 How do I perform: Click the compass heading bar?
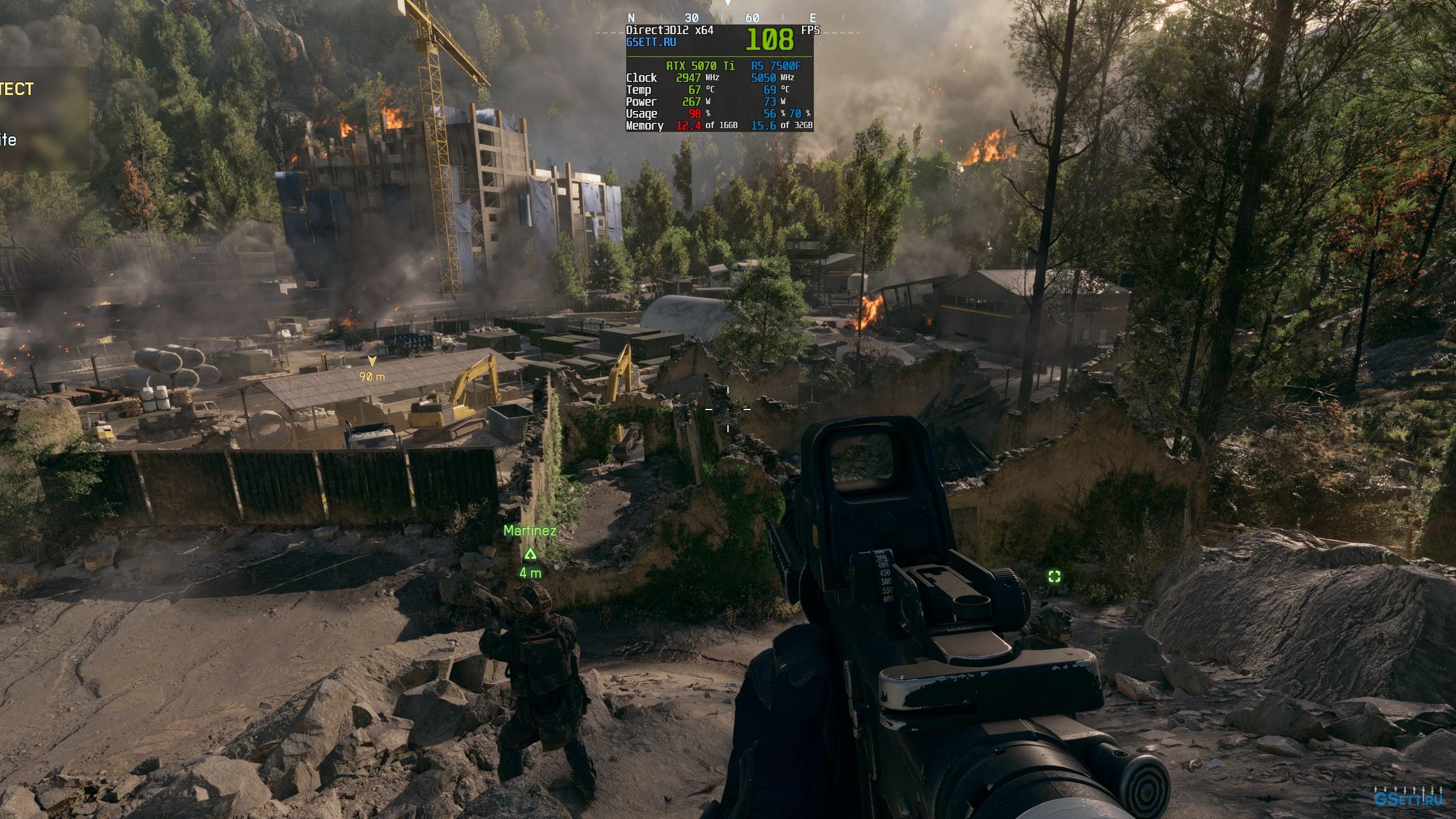(722, 18)
